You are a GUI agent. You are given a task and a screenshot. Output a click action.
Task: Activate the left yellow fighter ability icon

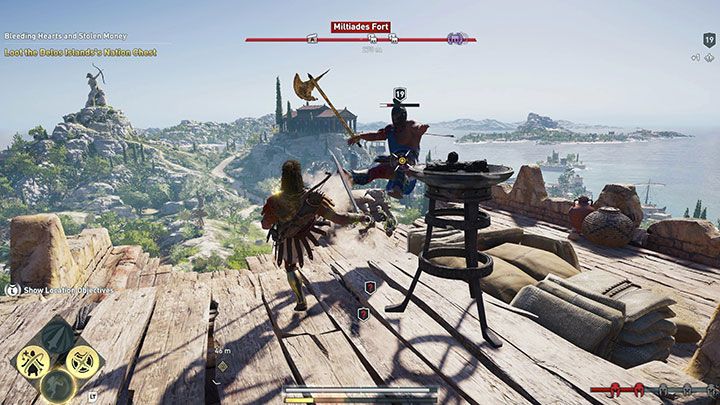pos(34,361)
